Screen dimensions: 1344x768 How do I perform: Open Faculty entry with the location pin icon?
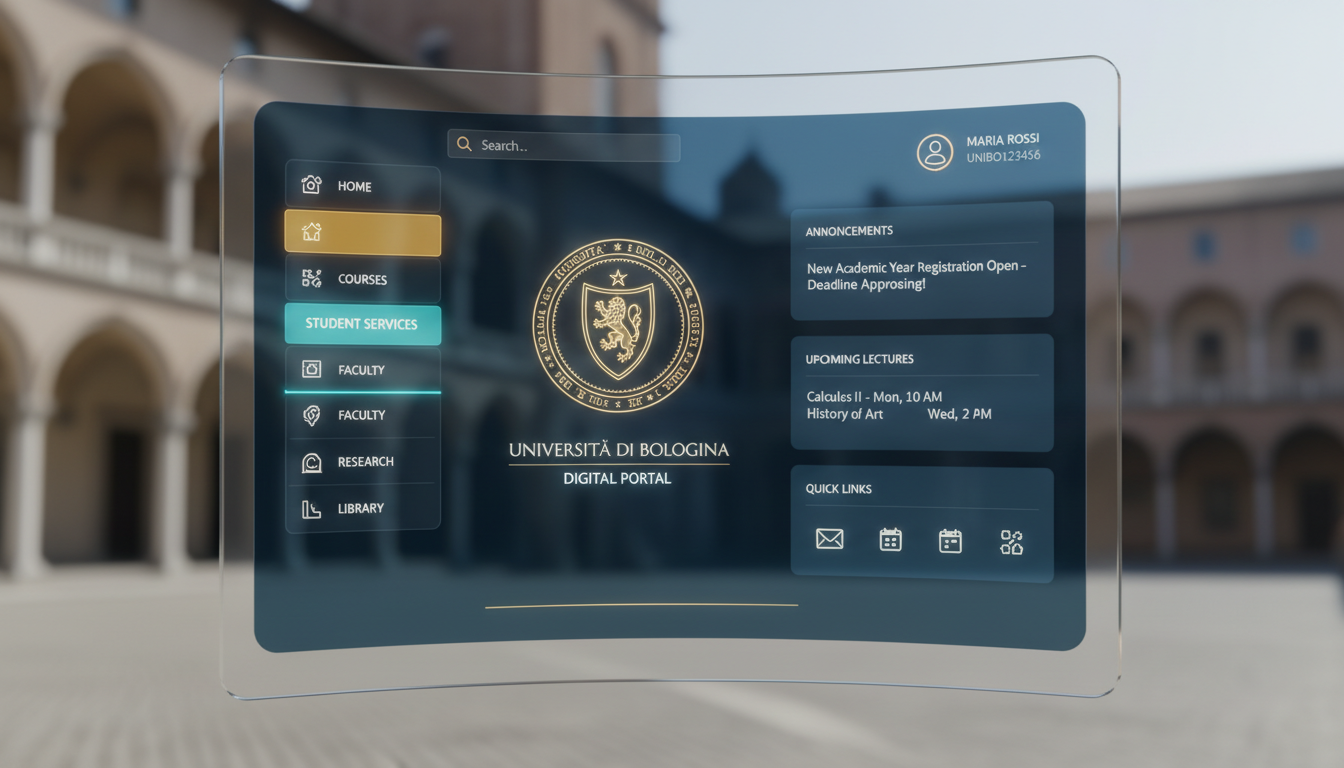362,415
